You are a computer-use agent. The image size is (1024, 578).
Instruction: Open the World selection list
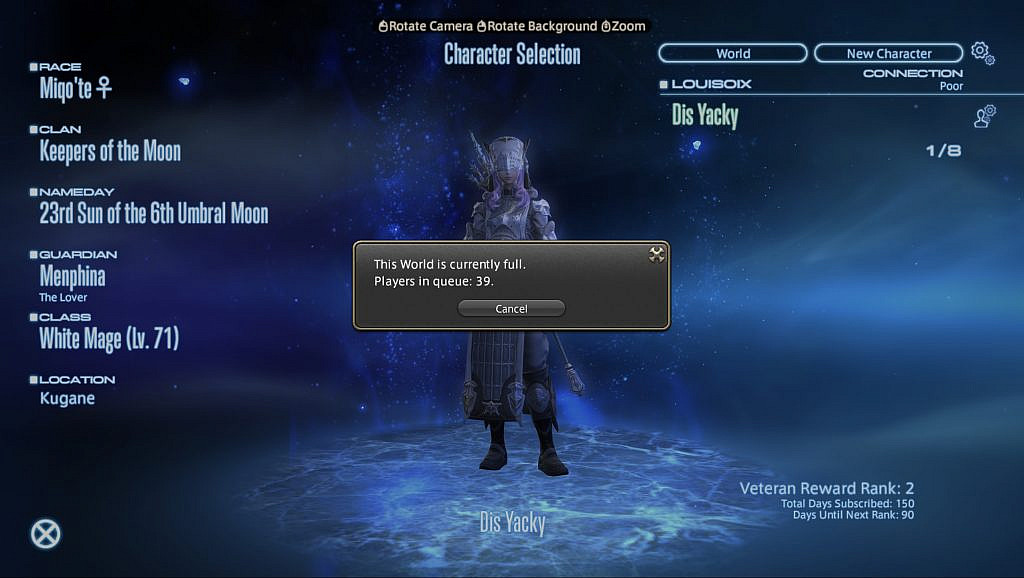click(732, 53)
